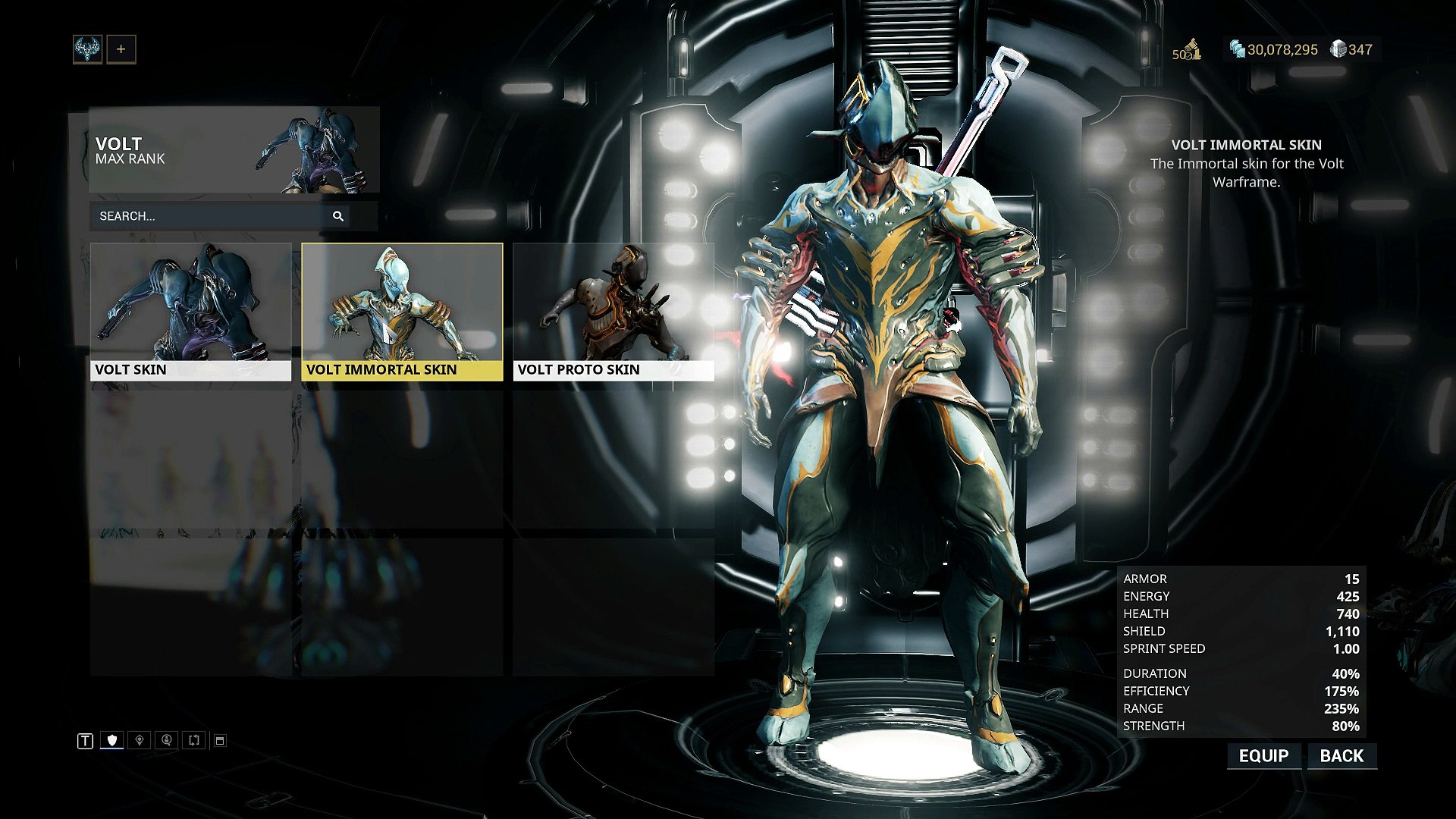Go back using the Back button
1456x819 pixels.
pos(1341,756)
